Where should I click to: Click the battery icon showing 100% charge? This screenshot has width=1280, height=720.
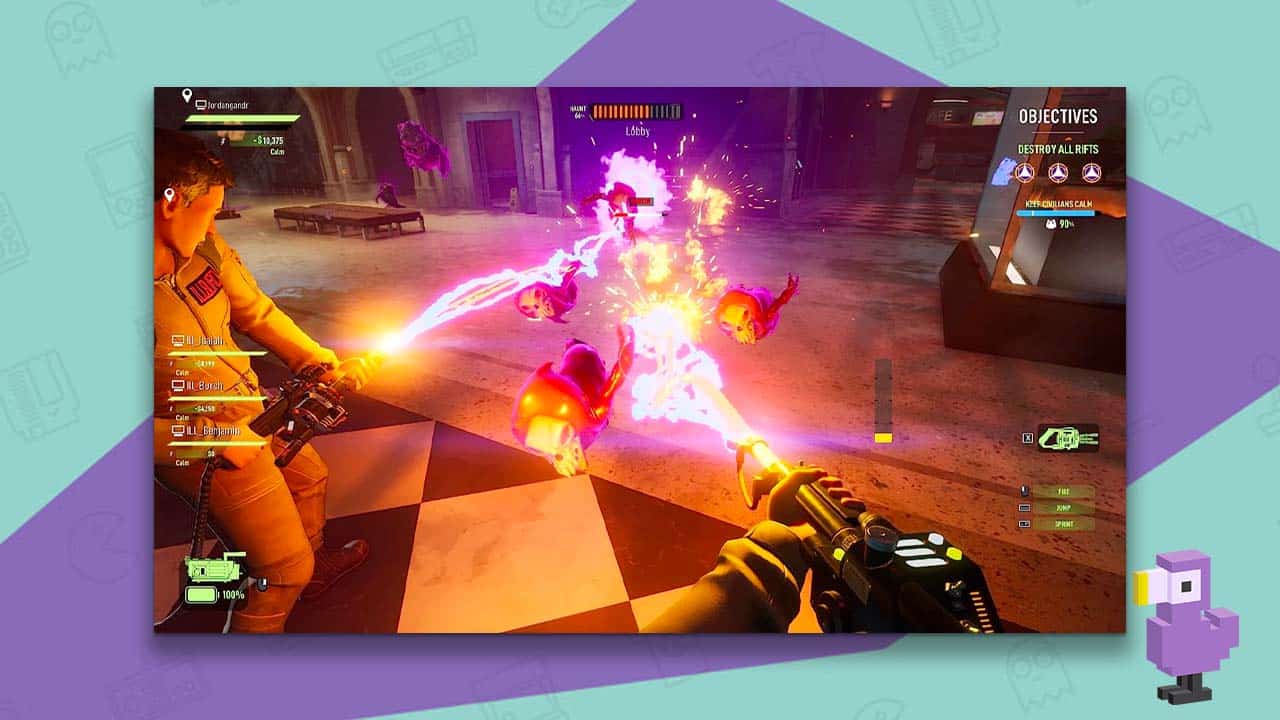coord(201,594)
